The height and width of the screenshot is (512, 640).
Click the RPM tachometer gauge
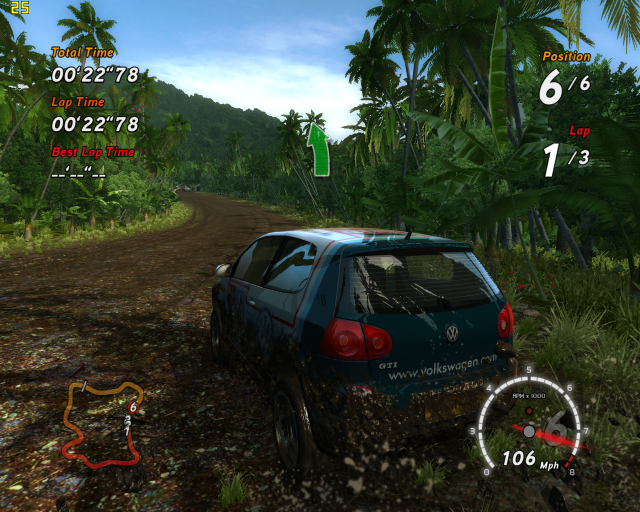(x=529, y=421)
